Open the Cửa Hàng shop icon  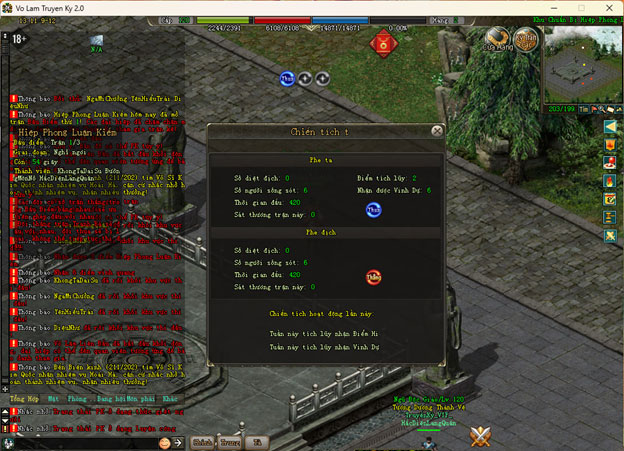(497, 40)
